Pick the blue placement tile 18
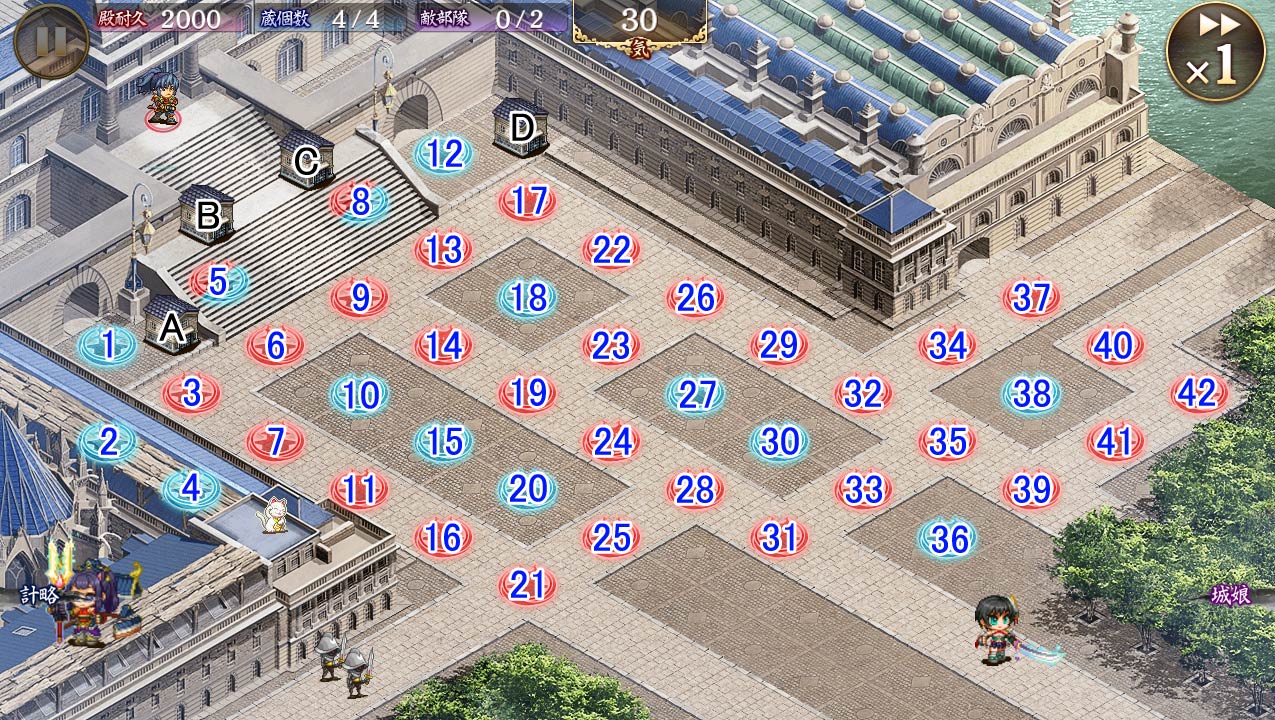This screenshot has width=1275, height=720. pyautogui.click(x=527, y=298)
